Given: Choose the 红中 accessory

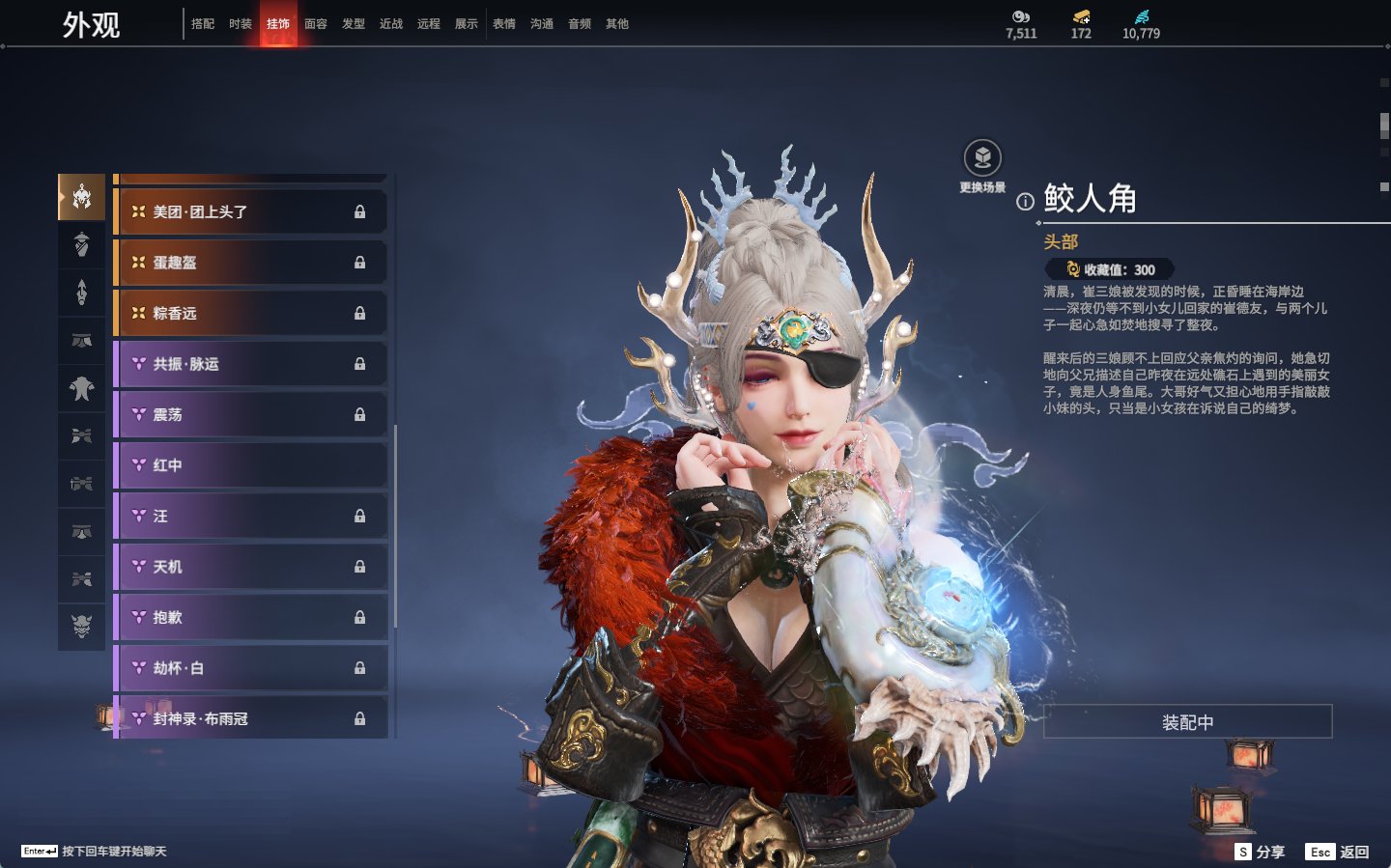Looking at the screenshot, I should [x=250, y=465].
